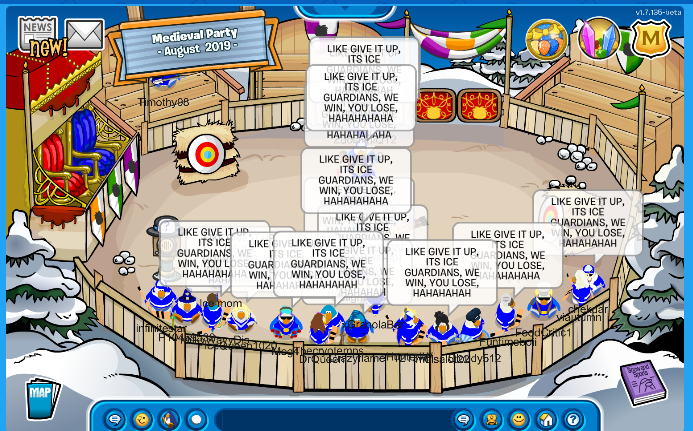The width and height of the screenshot is (693, 431).
Task: Click the yellow M moderator shield
Action: pos(650,40)
